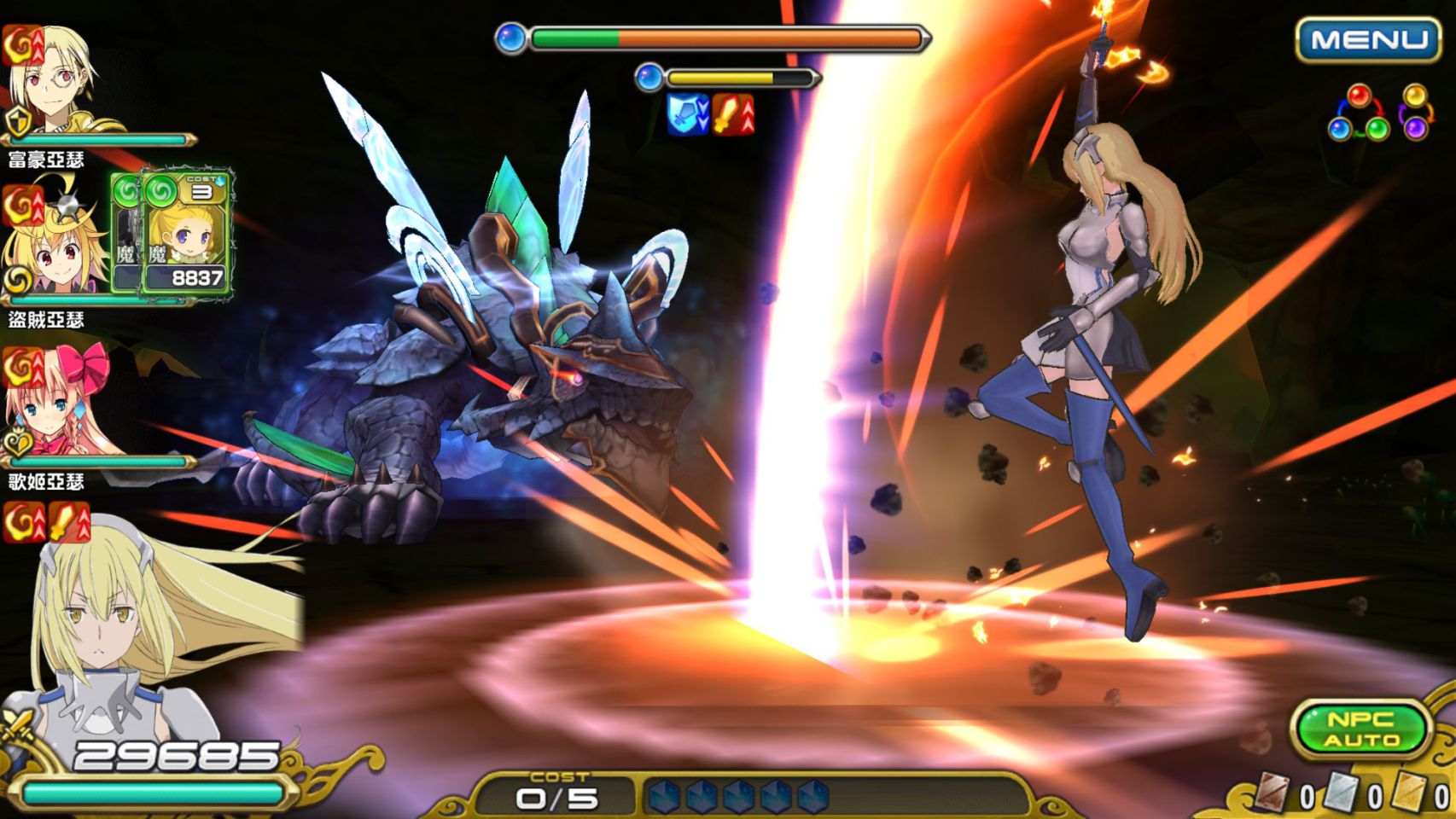Open the MENU button

pos(1367,39)
